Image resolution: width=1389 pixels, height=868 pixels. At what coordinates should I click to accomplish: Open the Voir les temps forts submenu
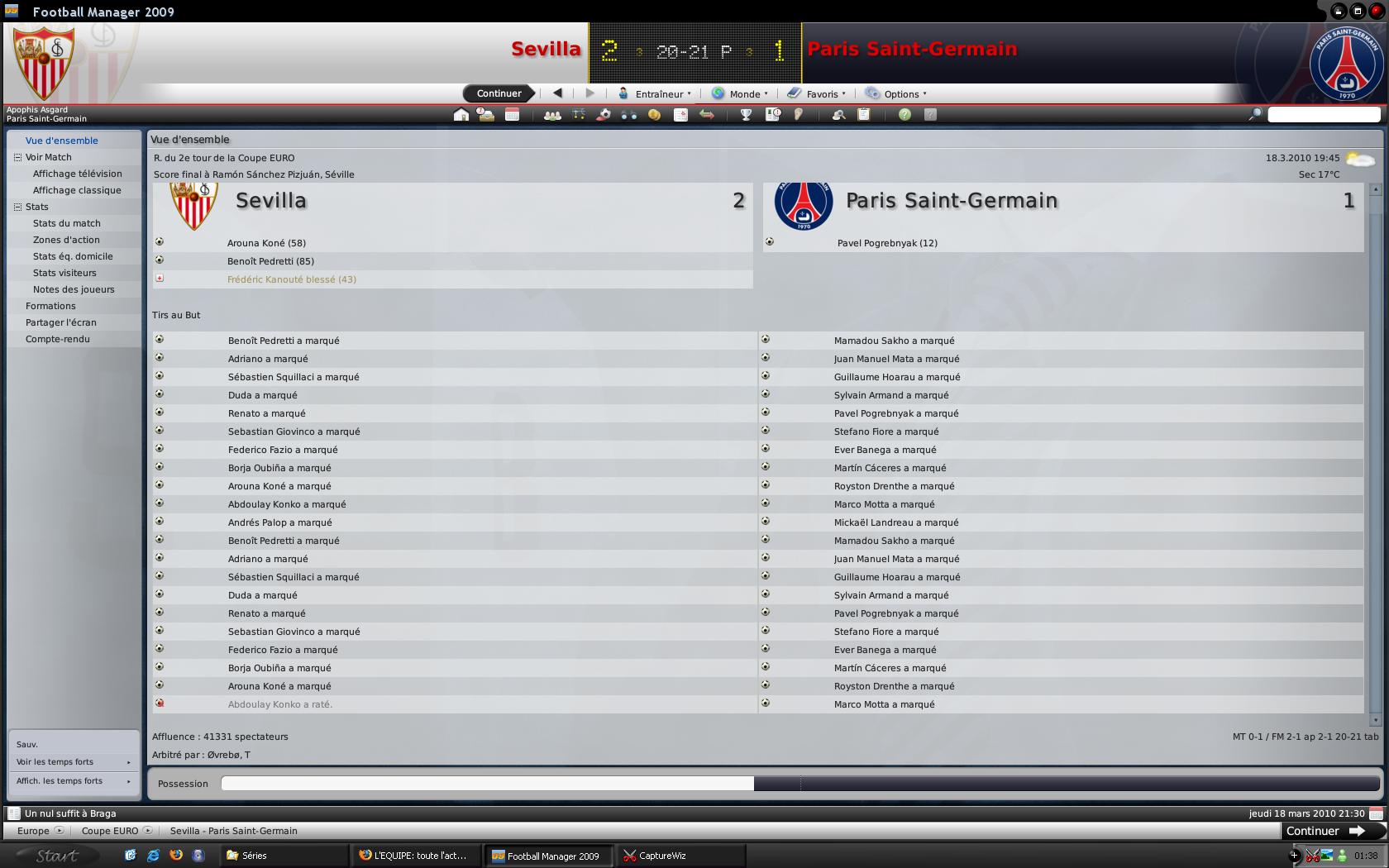click(x=73, y=762)
